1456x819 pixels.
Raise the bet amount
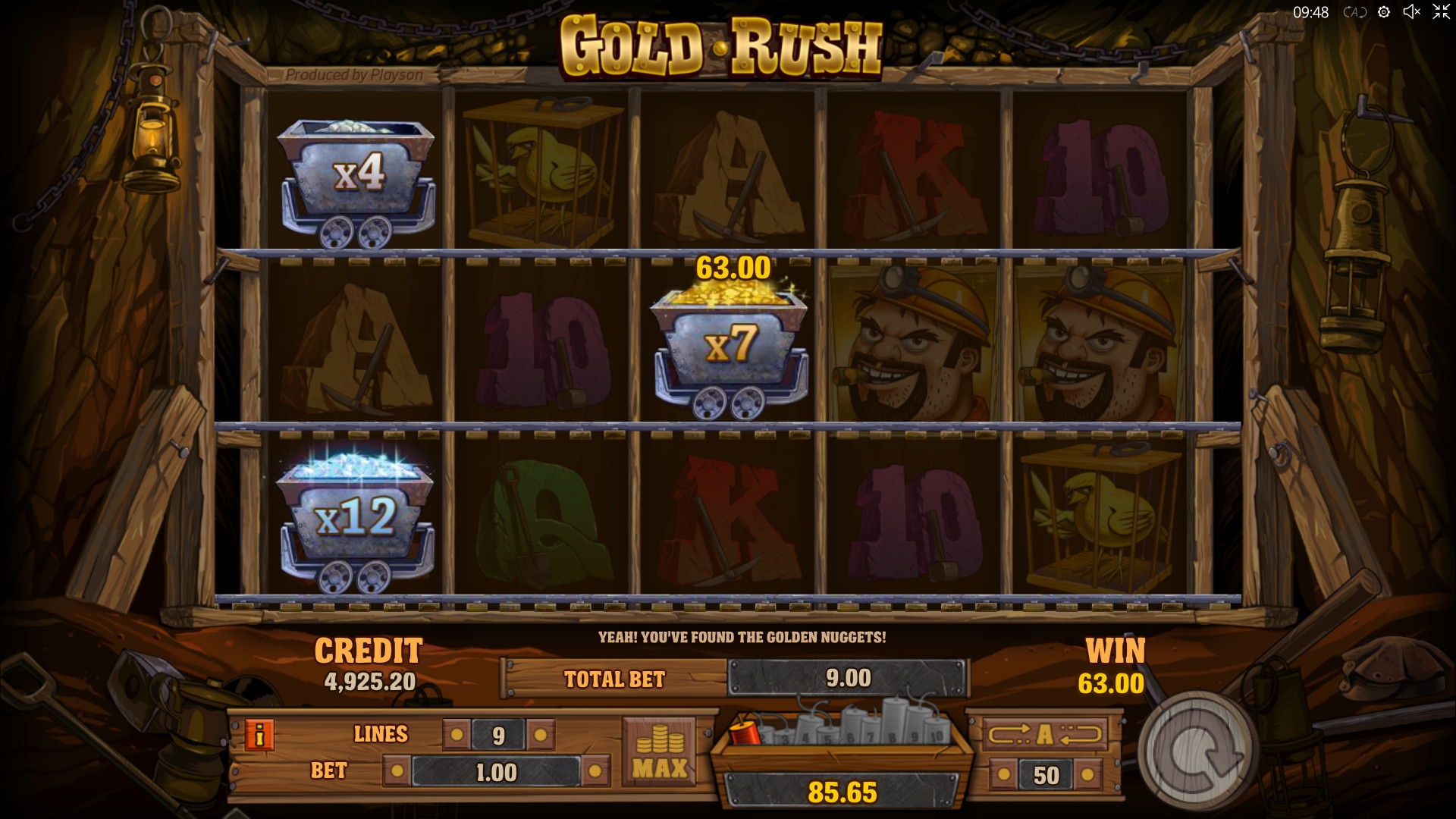595,773
